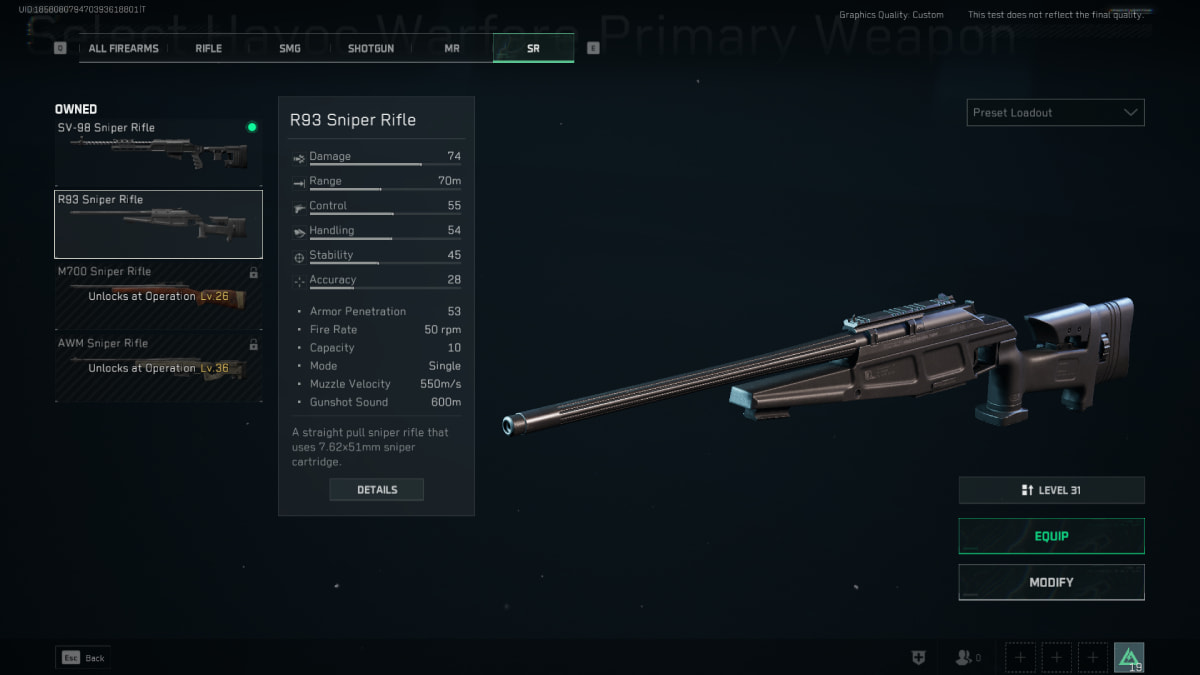Choose the SV-98 Sniper Rifle entry
The image size is (1200, 675).
158,151
